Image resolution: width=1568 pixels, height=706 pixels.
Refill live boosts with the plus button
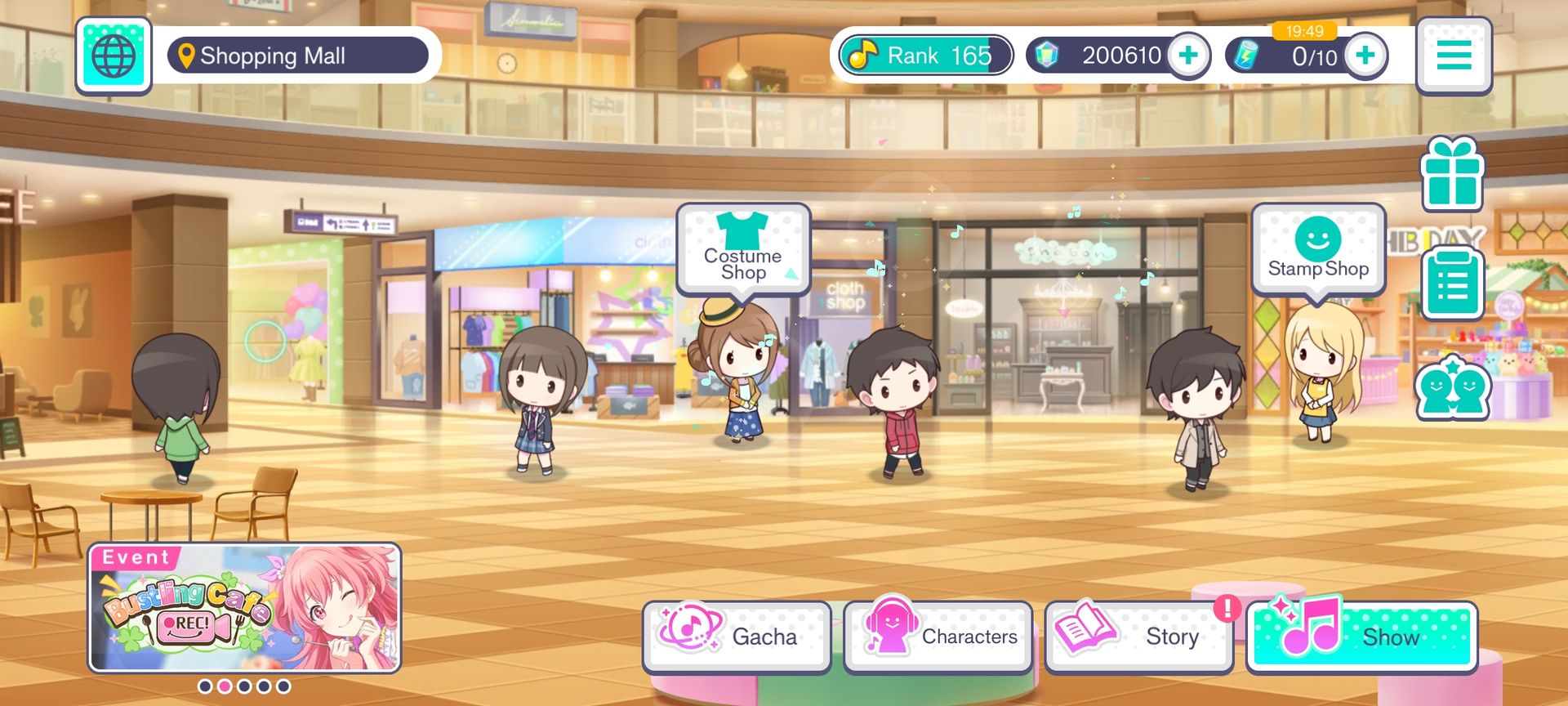[x=1365, y=56]
